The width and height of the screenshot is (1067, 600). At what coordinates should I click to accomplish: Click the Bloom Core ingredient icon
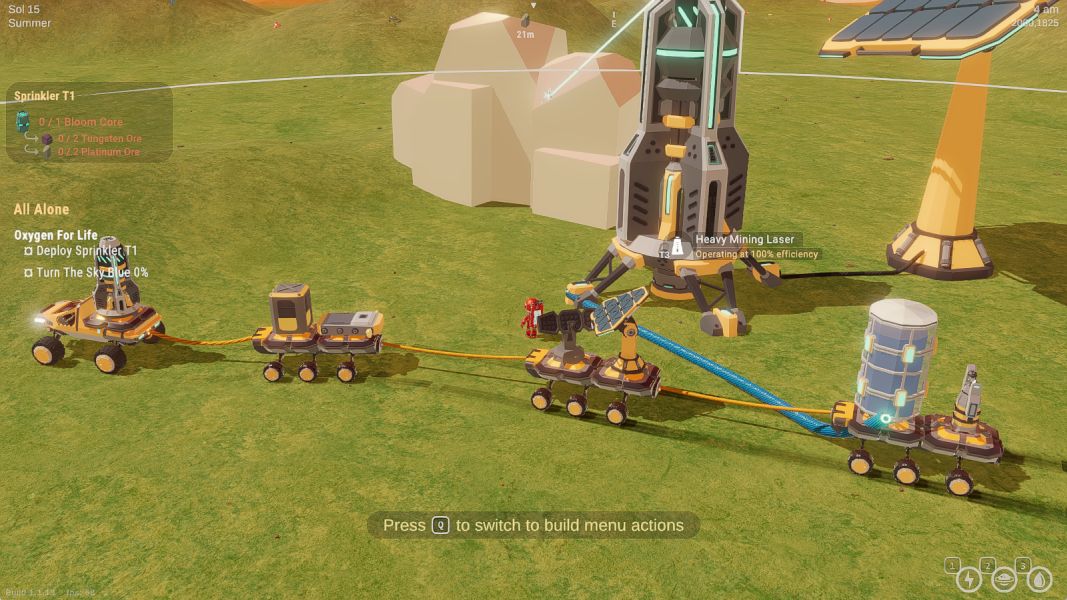(x=23, y=122)
